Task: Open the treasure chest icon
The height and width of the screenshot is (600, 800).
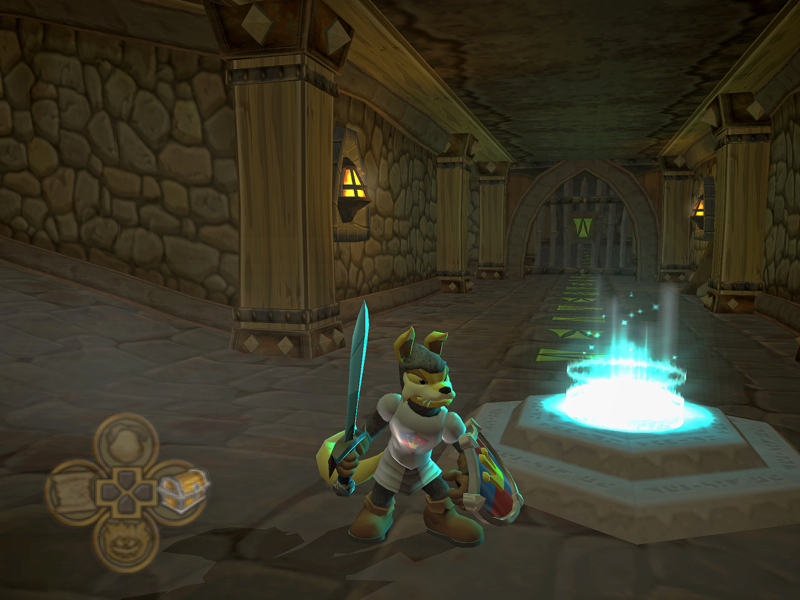Action: pyautogui.click(x=181, y=490)
